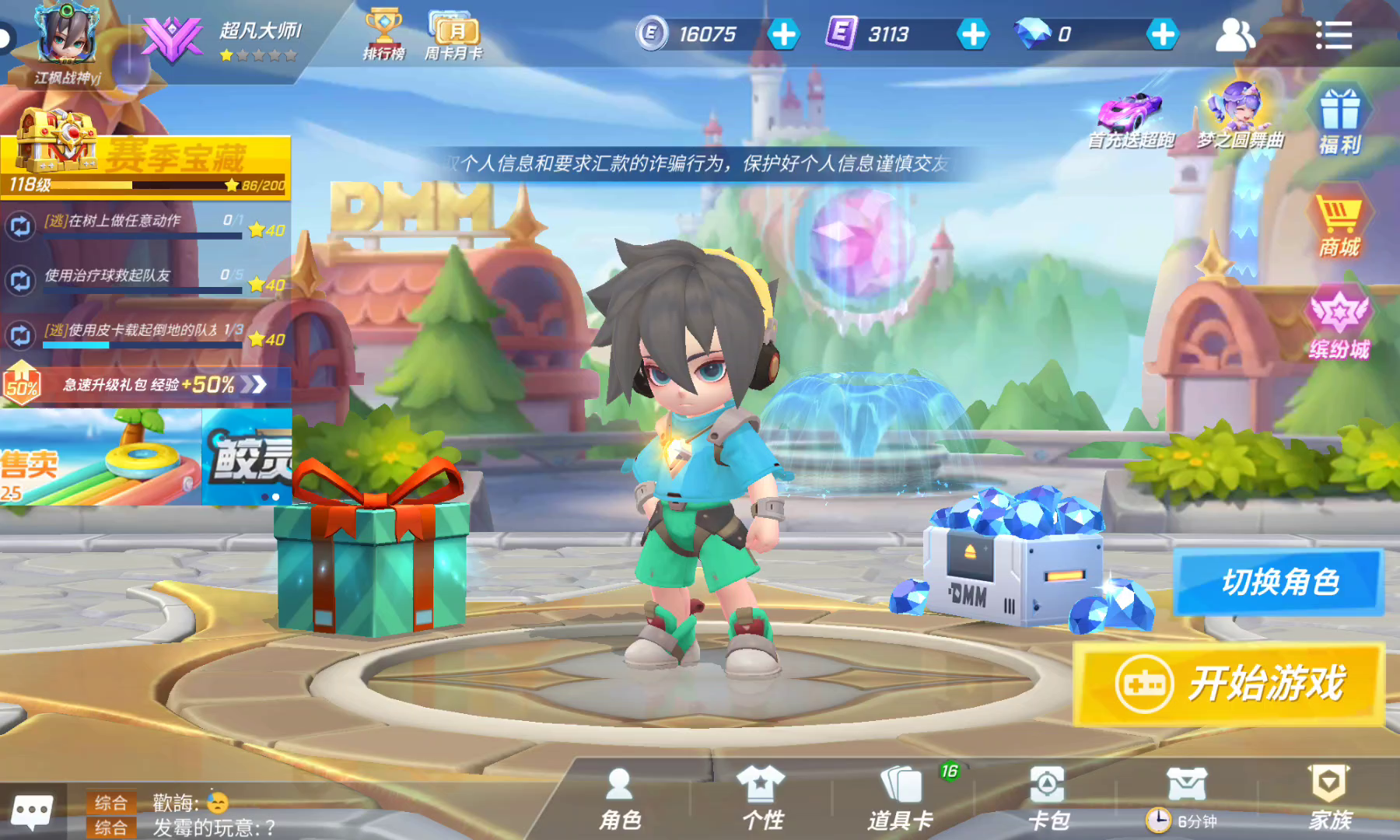
Task: Open the 家族 clan tab
Action: click(x=1329, y=798)
